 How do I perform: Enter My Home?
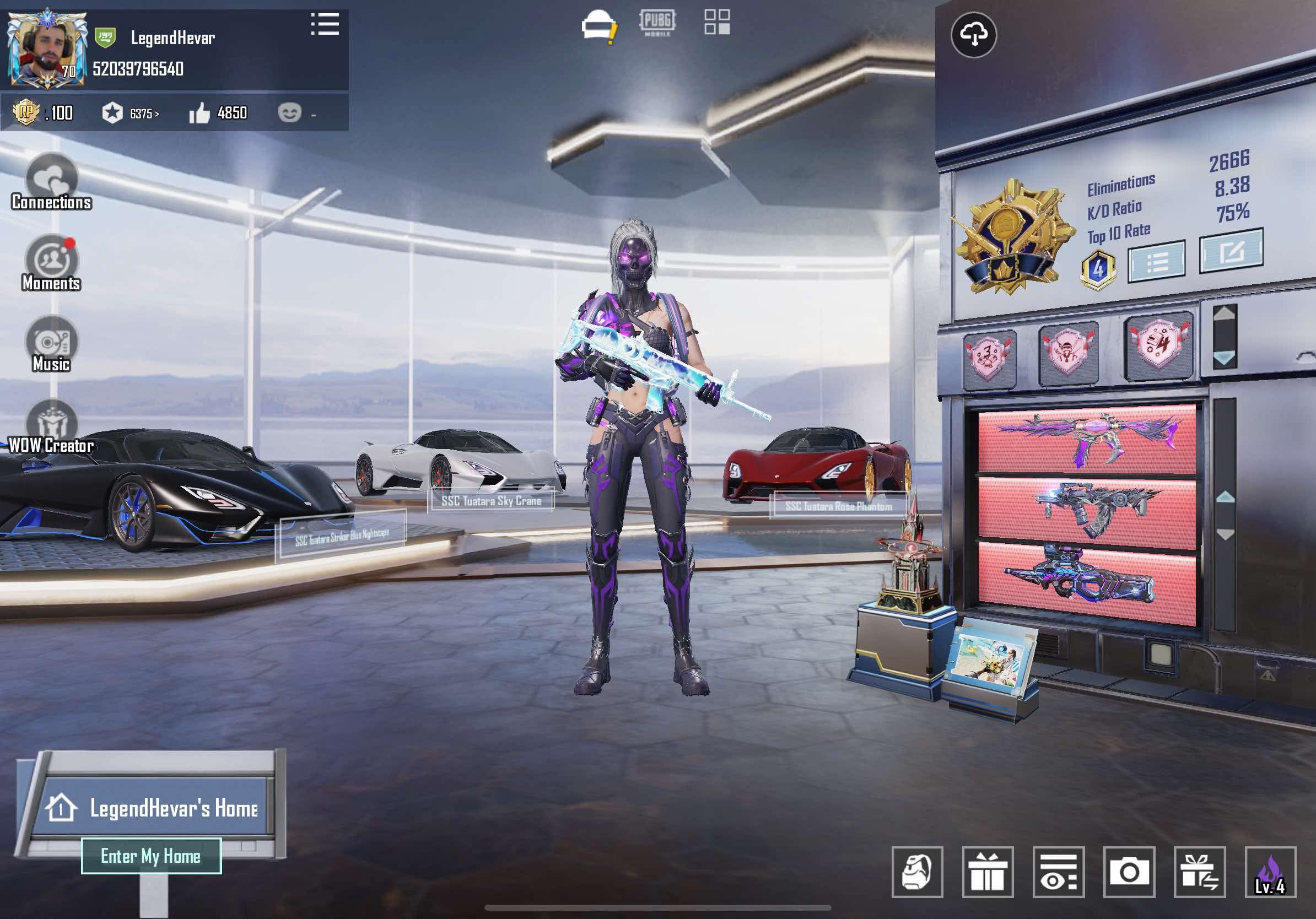151,856
